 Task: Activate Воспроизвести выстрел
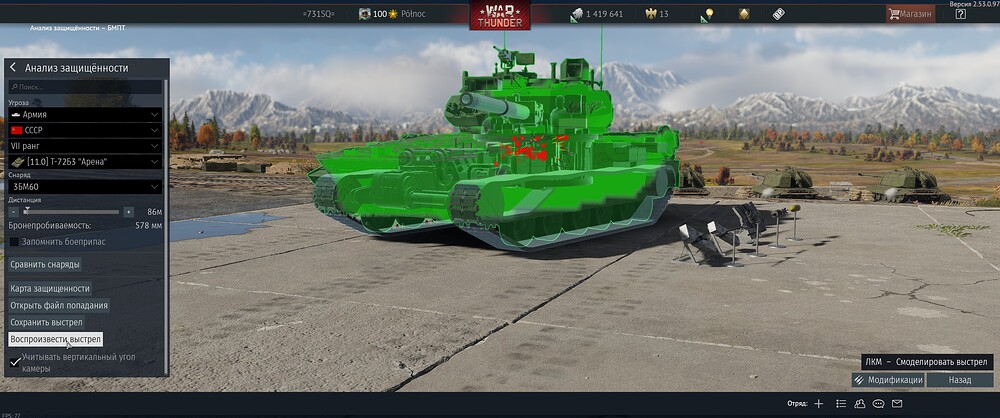(55, 339)
